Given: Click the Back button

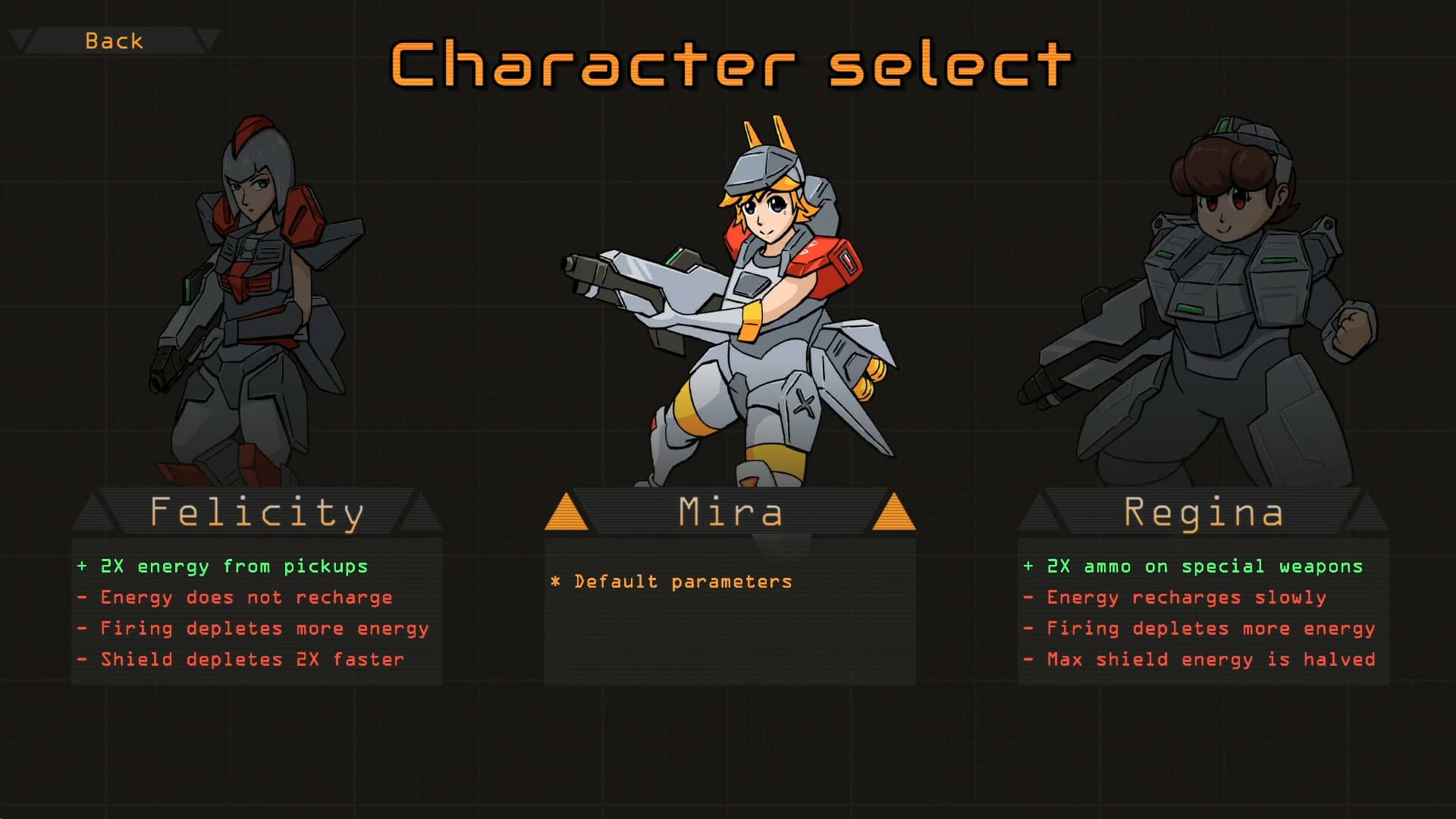Looking at the screenshot, I should (114, 40).
